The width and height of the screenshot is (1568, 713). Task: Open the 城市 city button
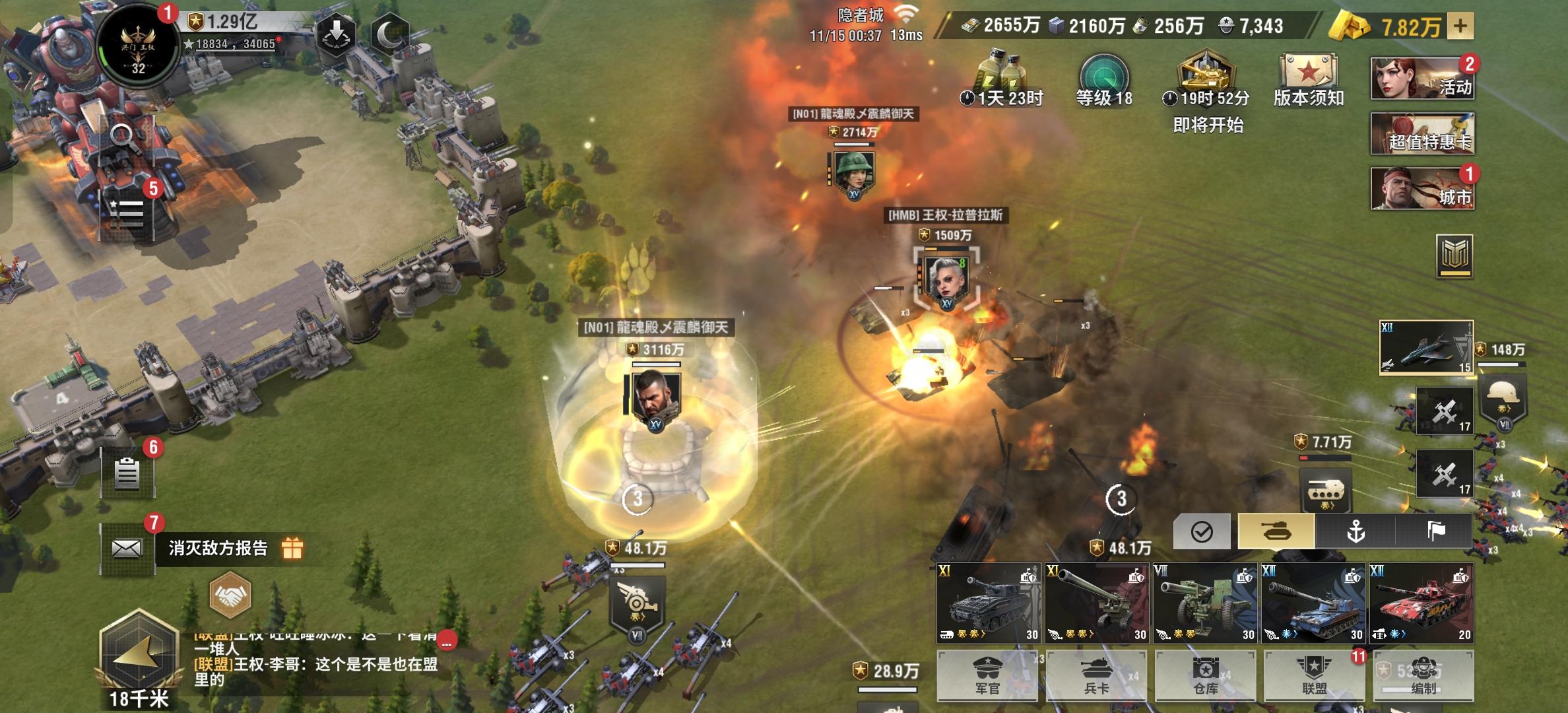1422,188
